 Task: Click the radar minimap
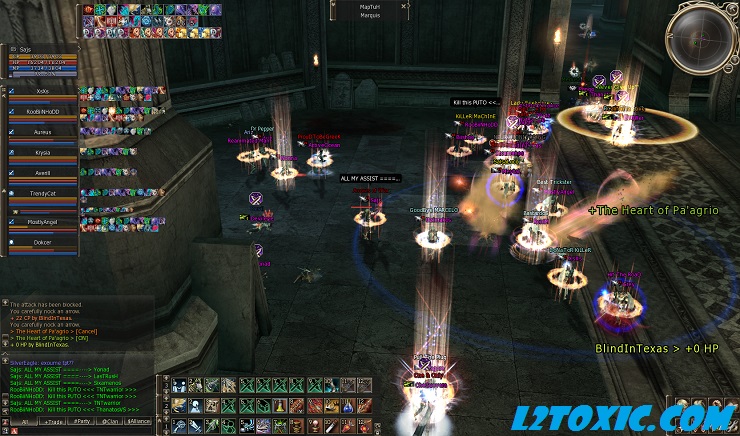click(x=702, y=36)
